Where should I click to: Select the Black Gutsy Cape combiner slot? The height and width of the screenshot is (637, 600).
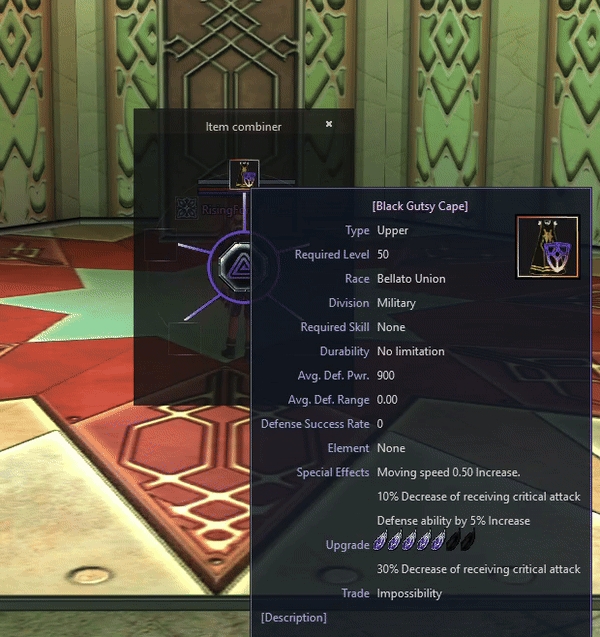click(243, 174)
